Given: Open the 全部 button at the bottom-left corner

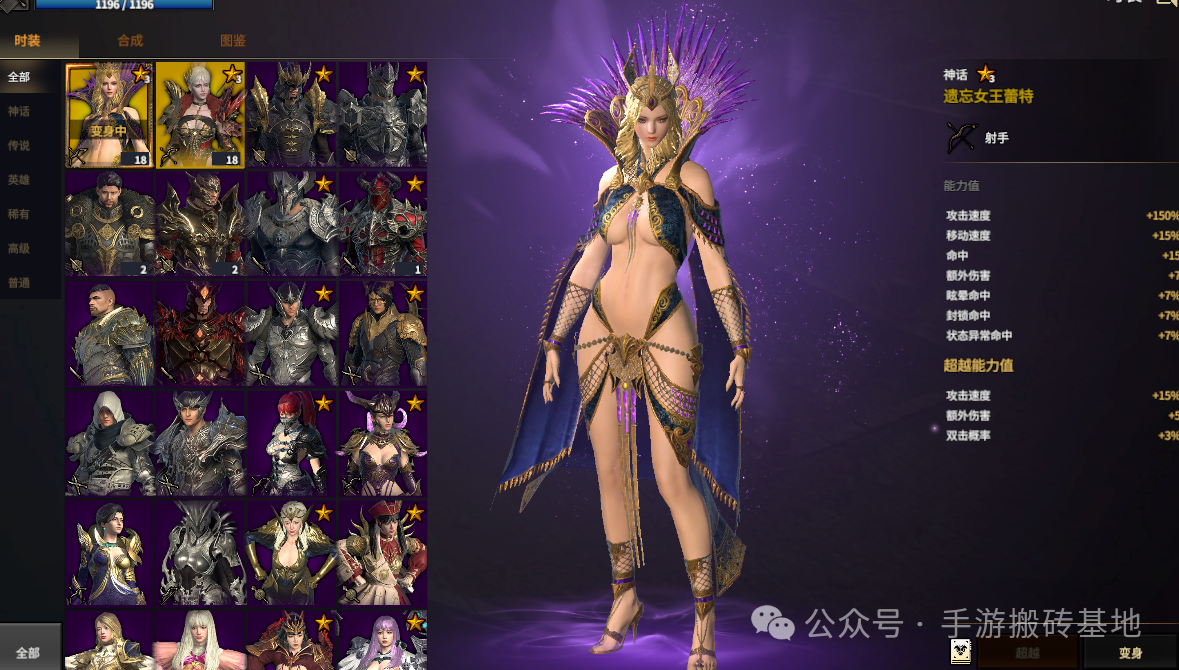Looking at the screenshot, I should (x=28, y=653).
